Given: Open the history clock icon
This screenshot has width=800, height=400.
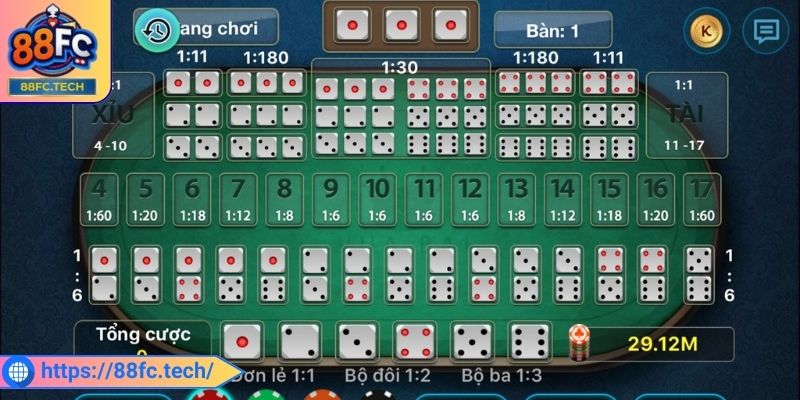Looking at the screenshot, I should pyautogui.click(x=154, y=29).
